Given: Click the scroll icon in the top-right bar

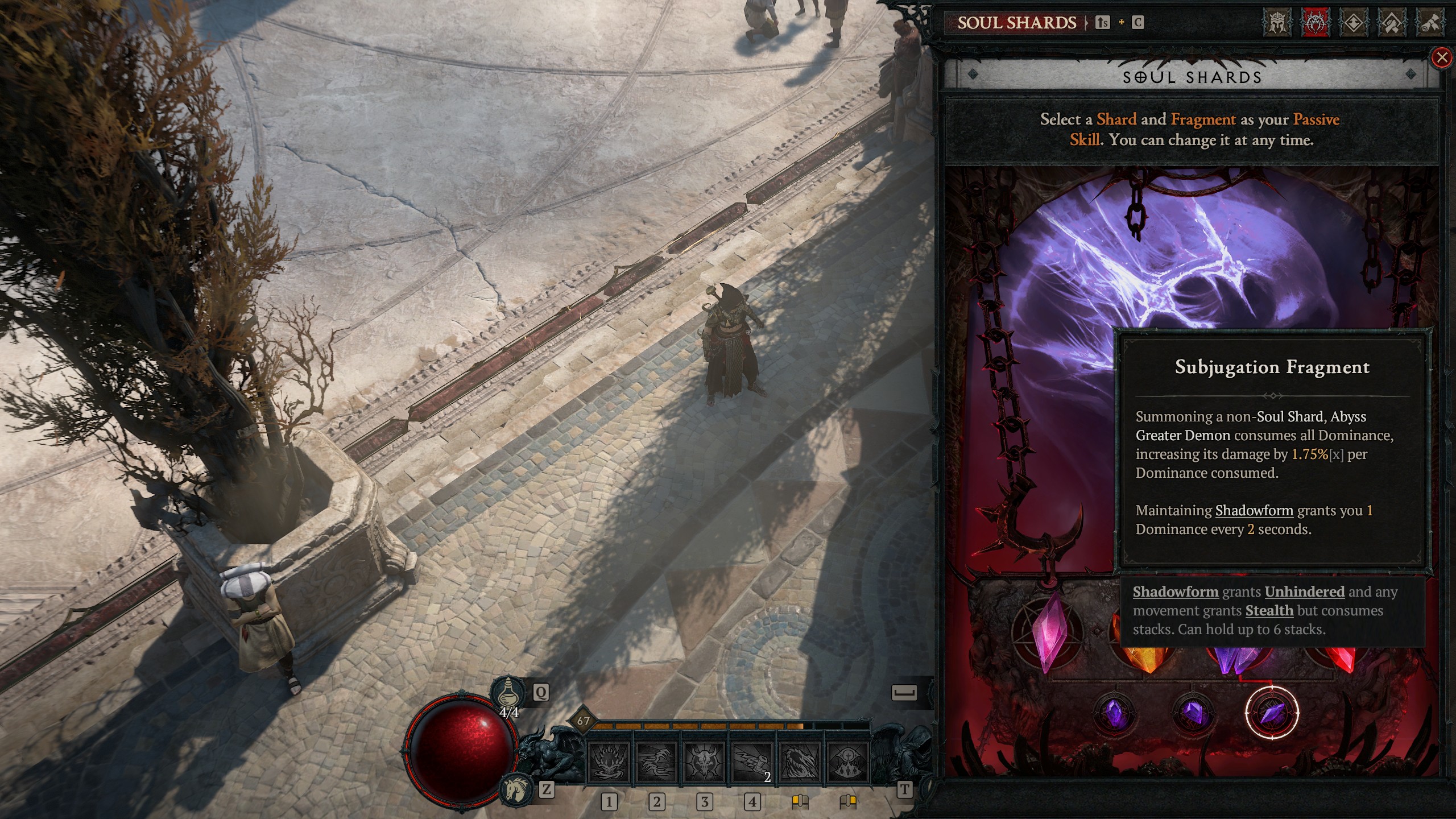Looking at the screenshot, I should 1433,23.
